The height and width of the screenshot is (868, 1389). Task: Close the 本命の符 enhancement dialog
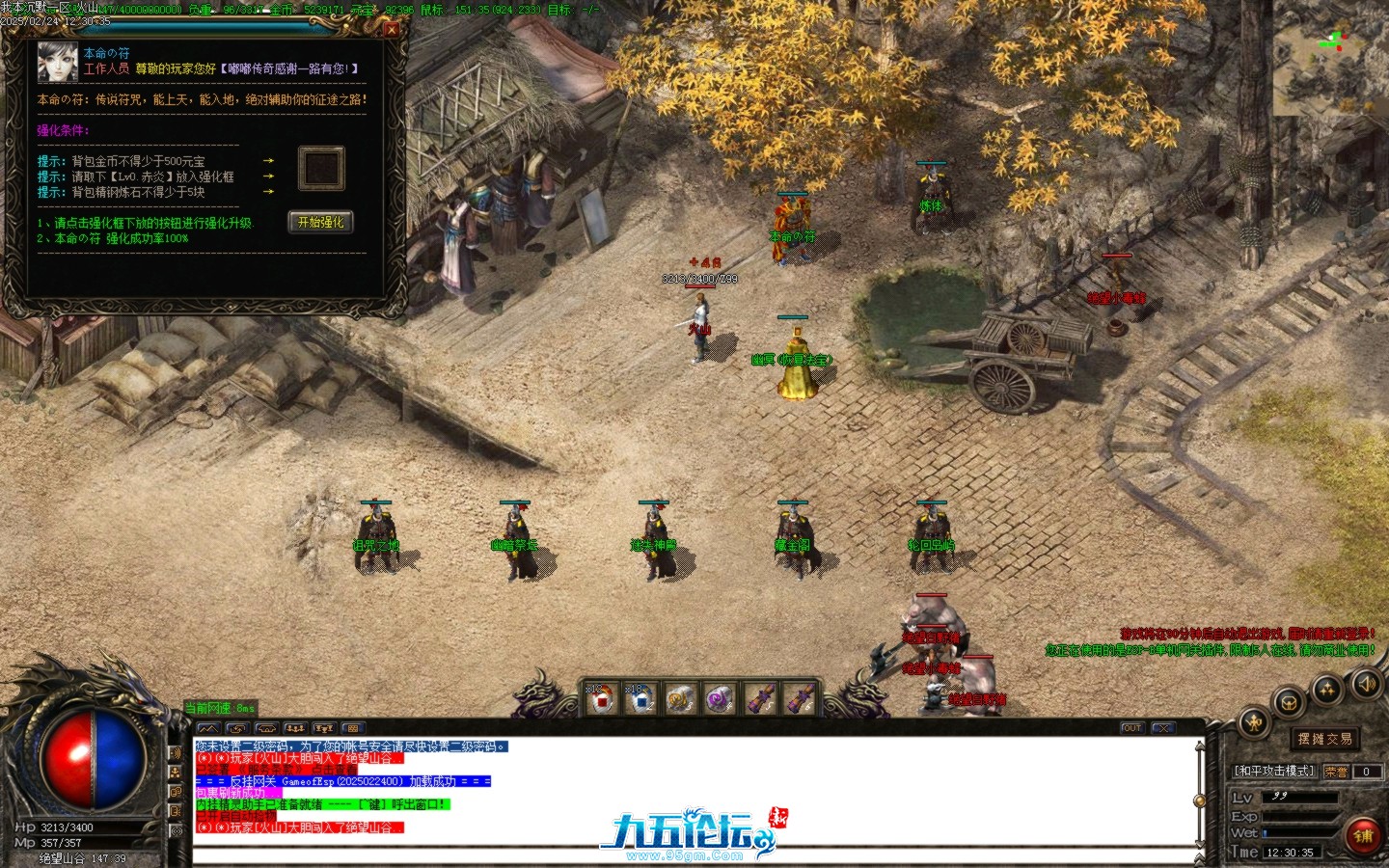click(392, 29)
